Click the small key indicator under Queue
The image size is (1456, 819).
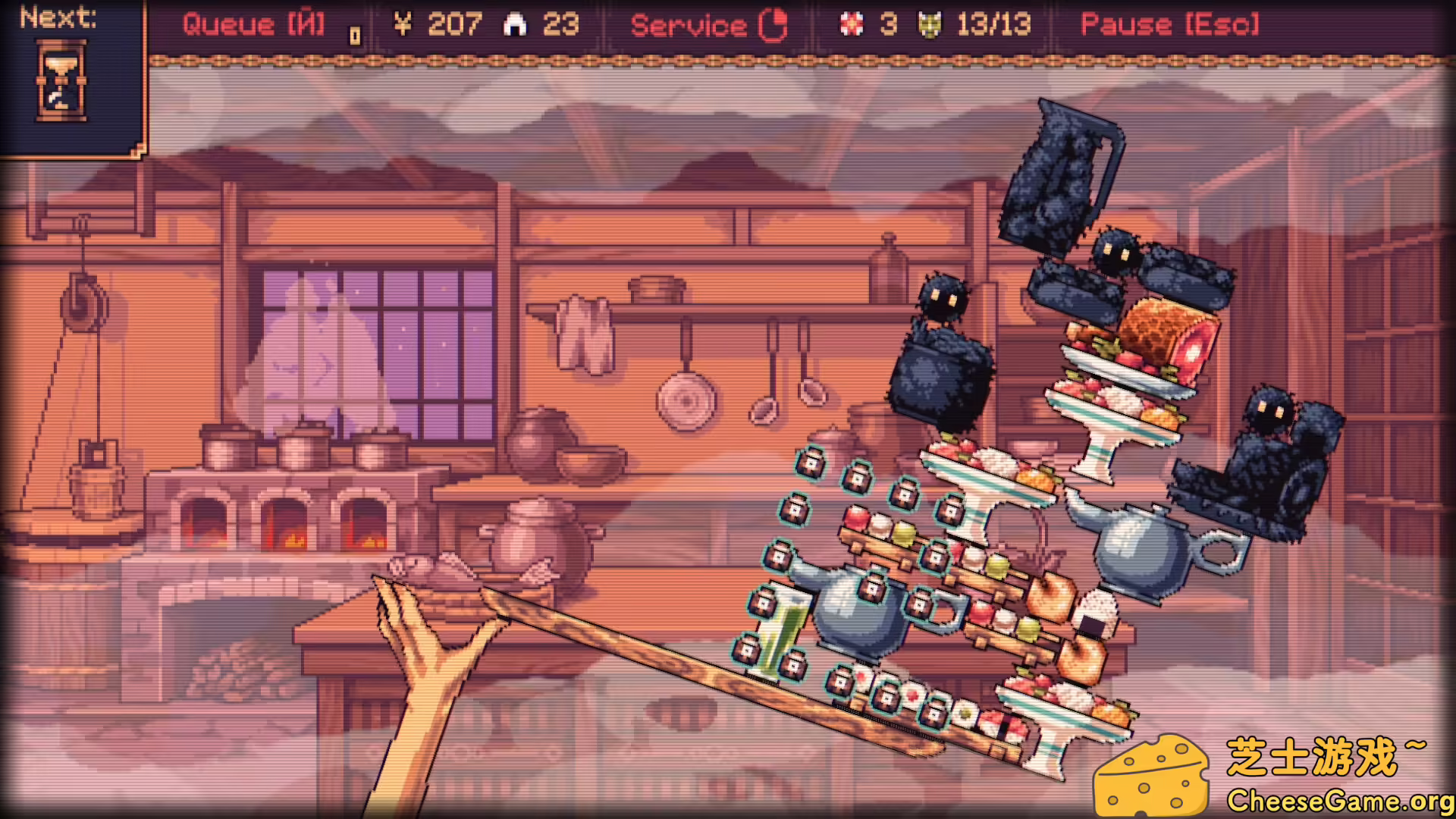(354, 34)
